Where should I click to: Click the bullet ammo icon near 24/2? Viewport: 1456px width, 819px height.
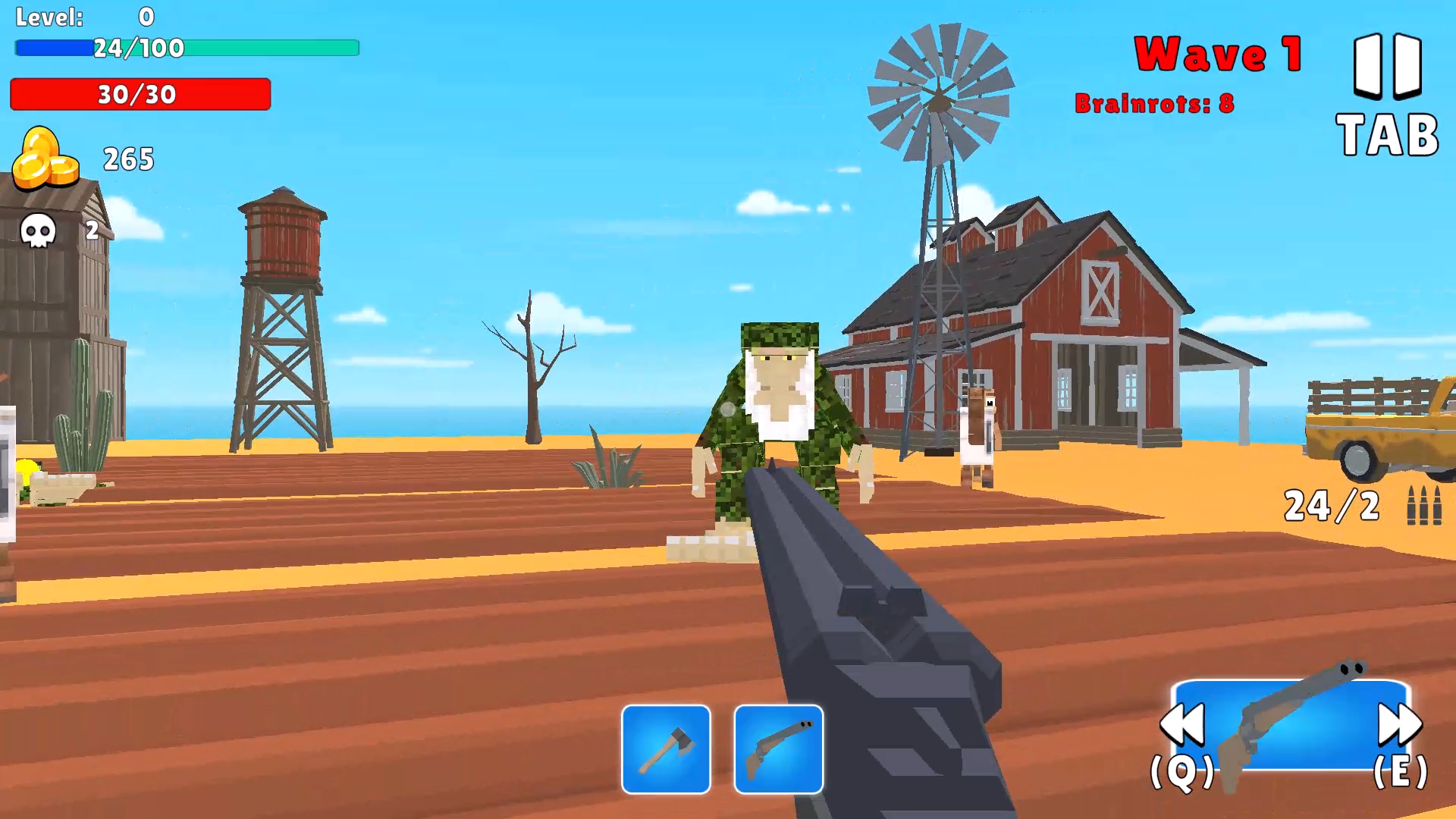tap(1425, 507)
